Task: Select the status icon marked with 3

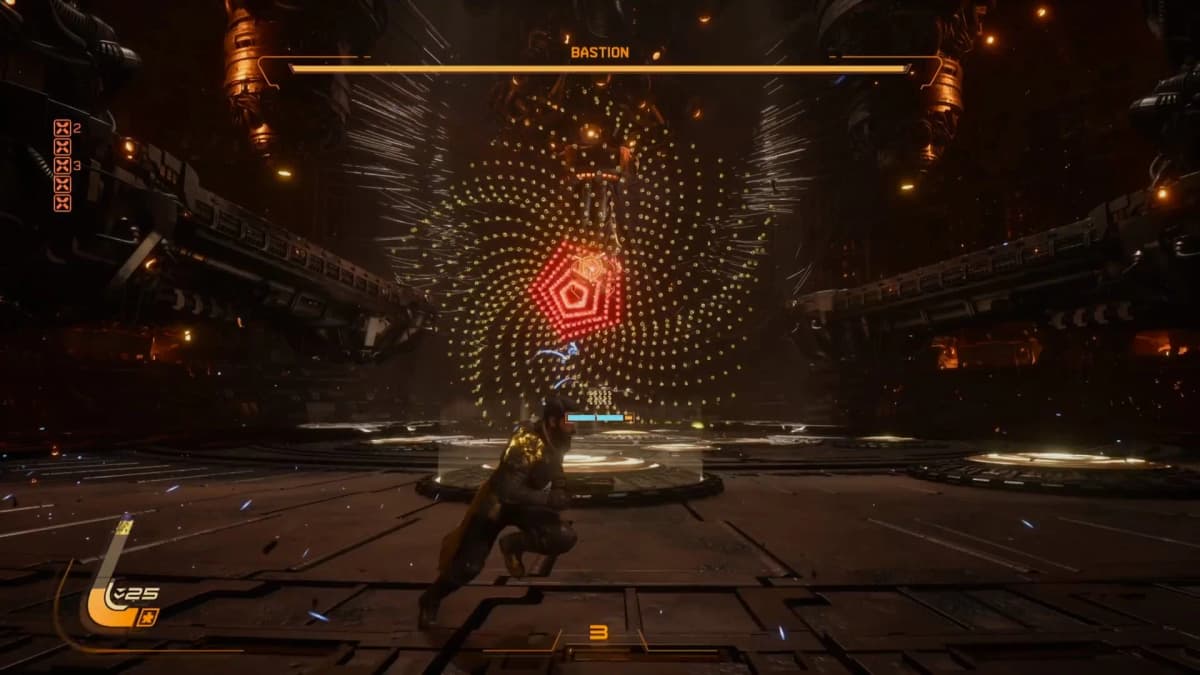Action: [x=62, y=165]
